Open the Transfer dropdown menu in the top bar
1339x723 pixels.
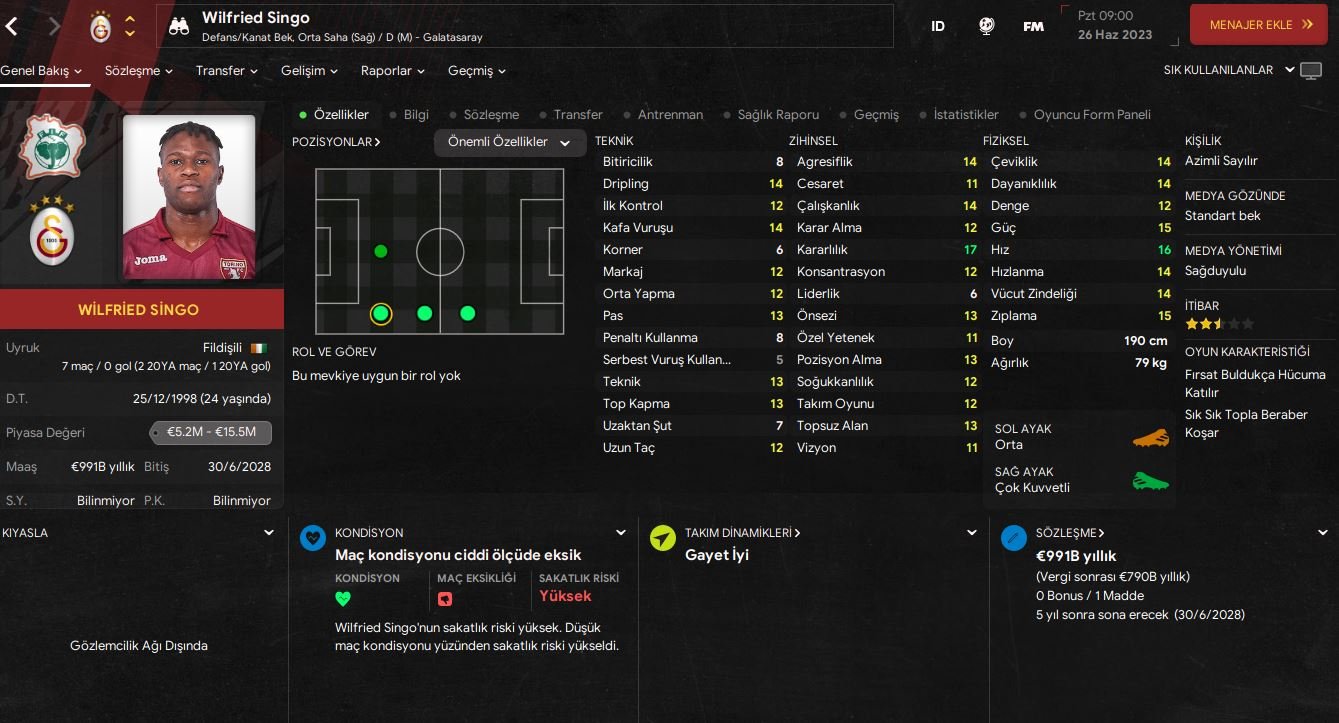click(x=227, y=71)
